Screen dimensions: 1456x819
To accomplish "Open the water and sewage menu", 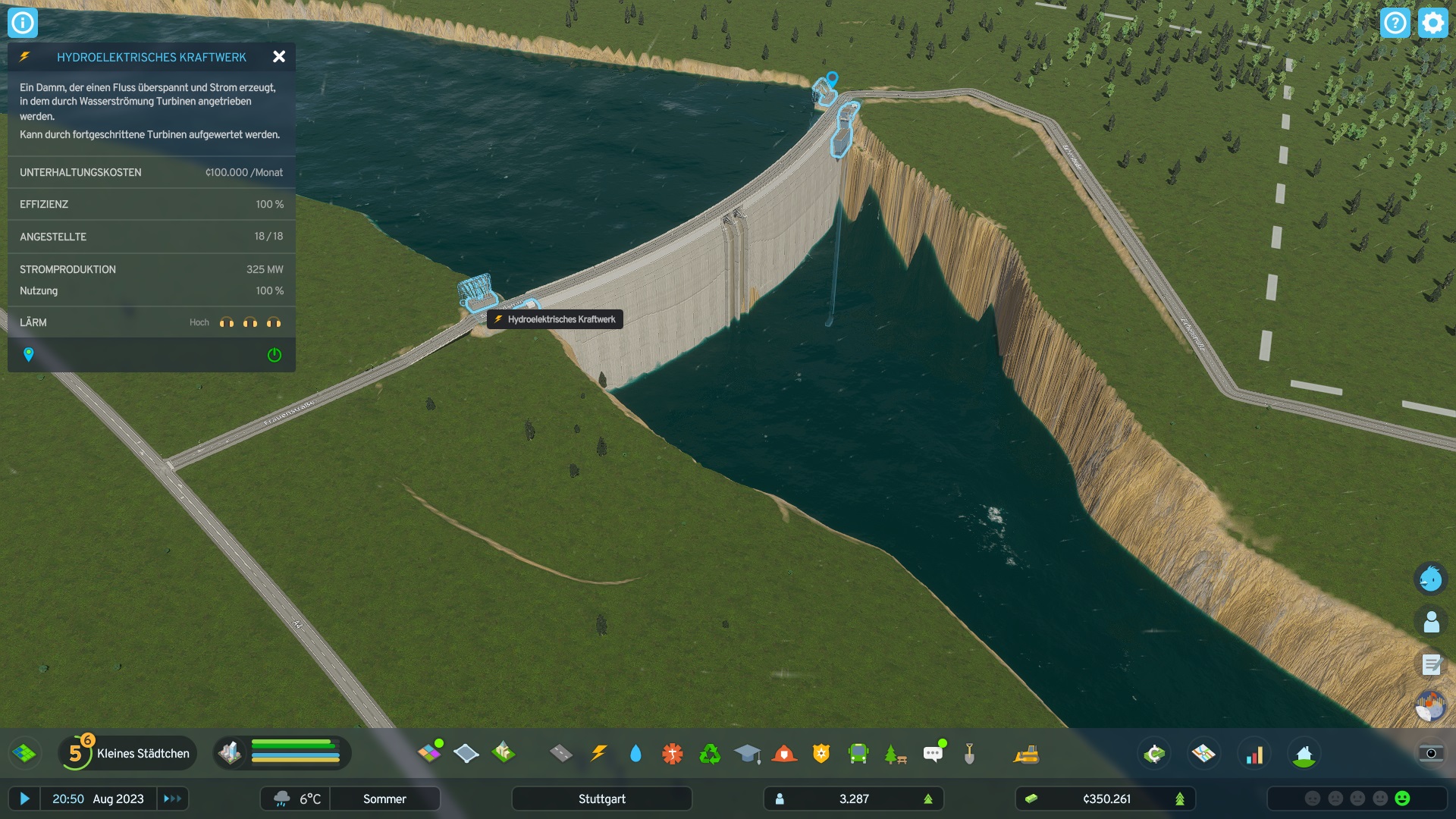I will [635, 753].
